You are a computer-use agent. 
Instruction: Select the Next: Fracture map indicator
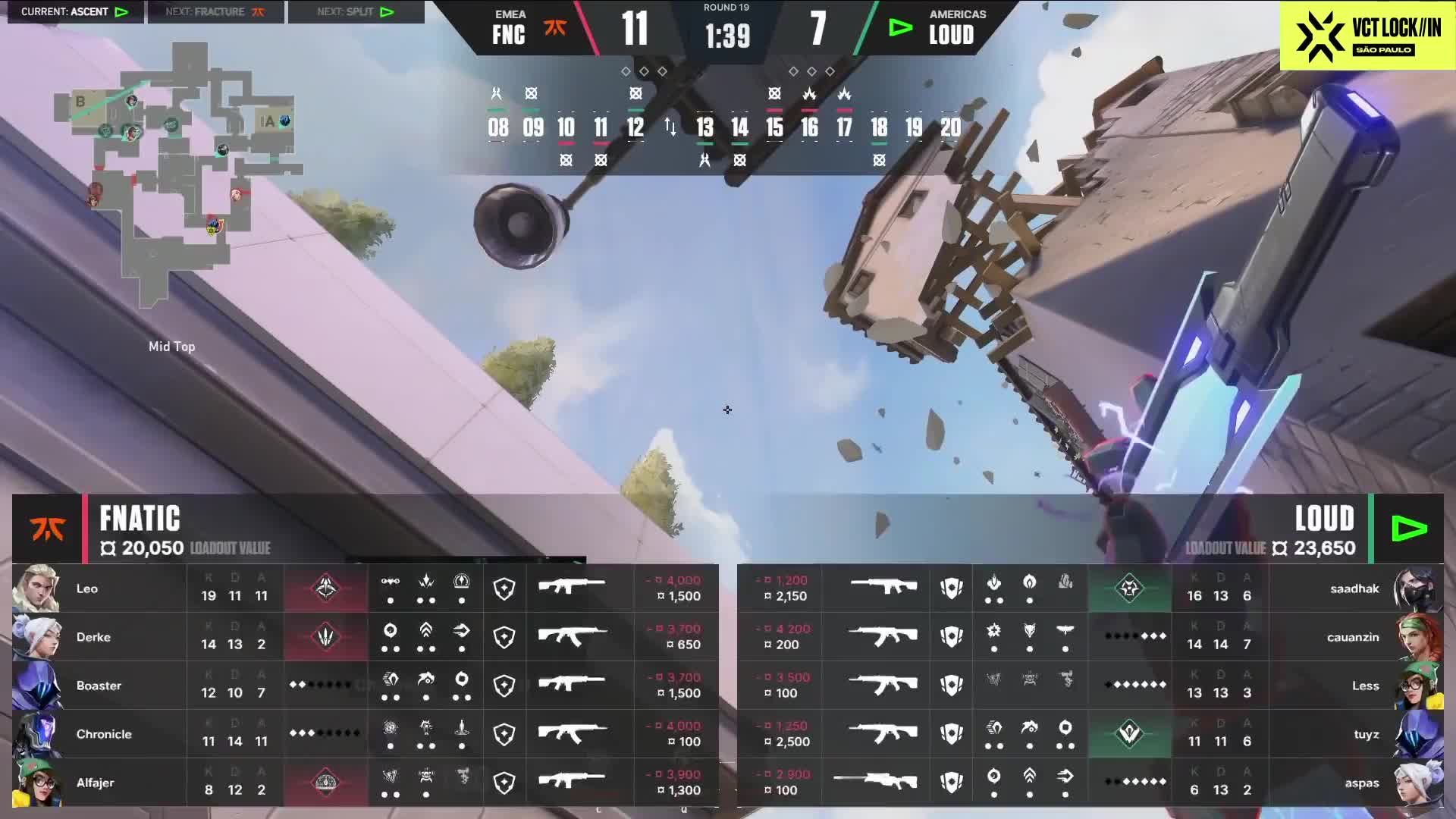[x=215, y=12]
